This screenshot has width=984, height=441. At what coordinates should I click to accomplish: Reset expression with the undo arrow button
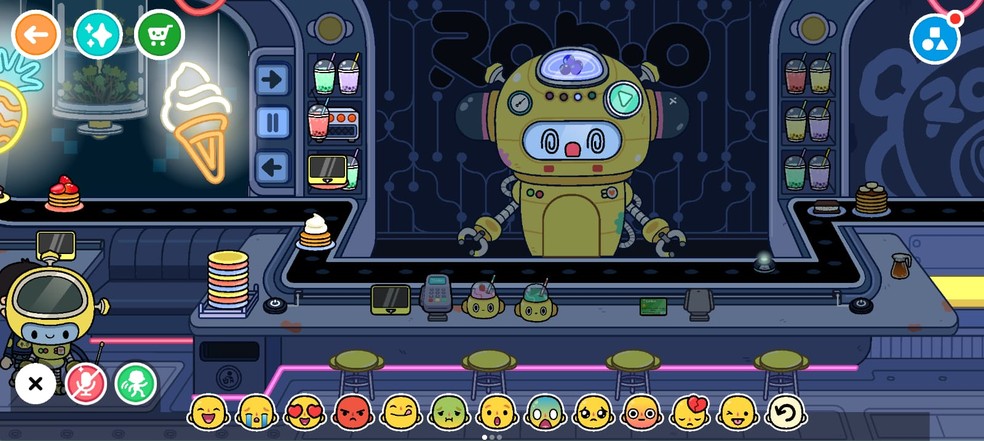click(x=786, y=412)
